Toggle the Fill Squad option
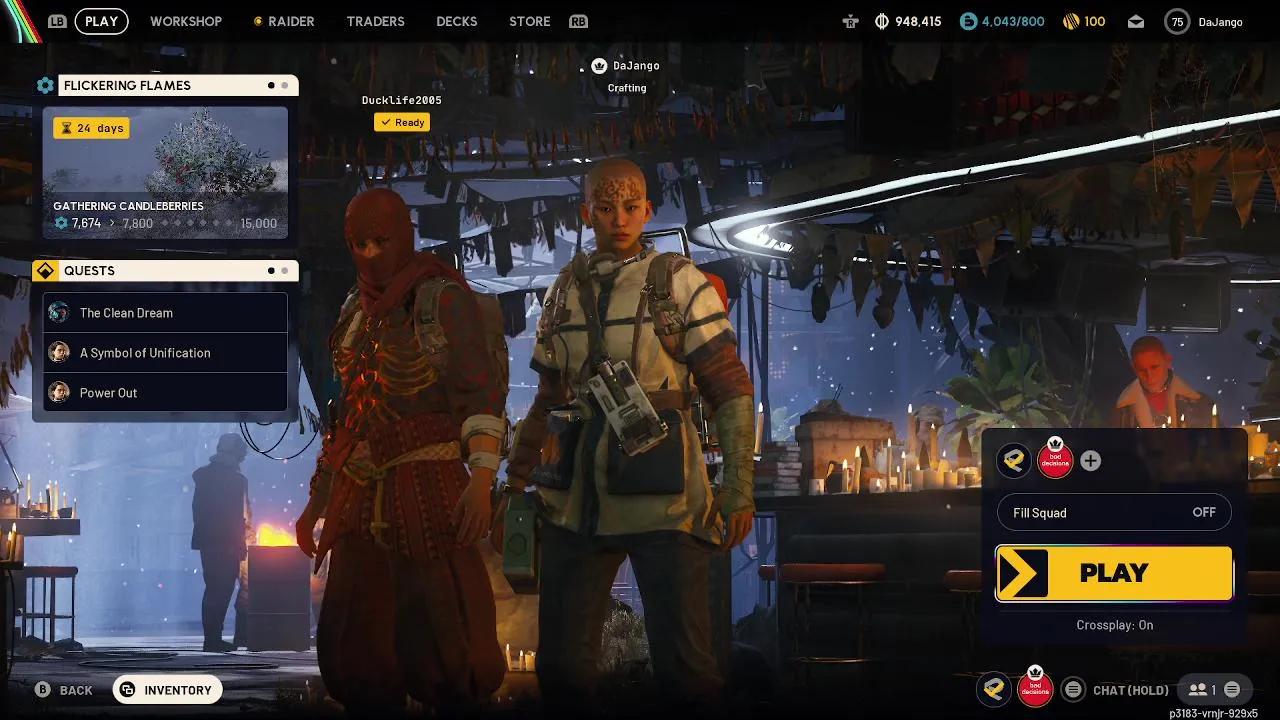The width and height of the screenshot is (1280, 720). click(x=1114, y=513)
